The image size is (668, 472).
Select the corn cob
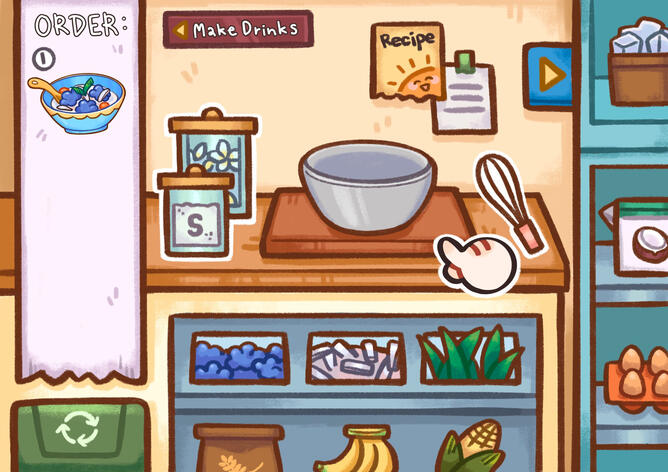tap(472, 450)
